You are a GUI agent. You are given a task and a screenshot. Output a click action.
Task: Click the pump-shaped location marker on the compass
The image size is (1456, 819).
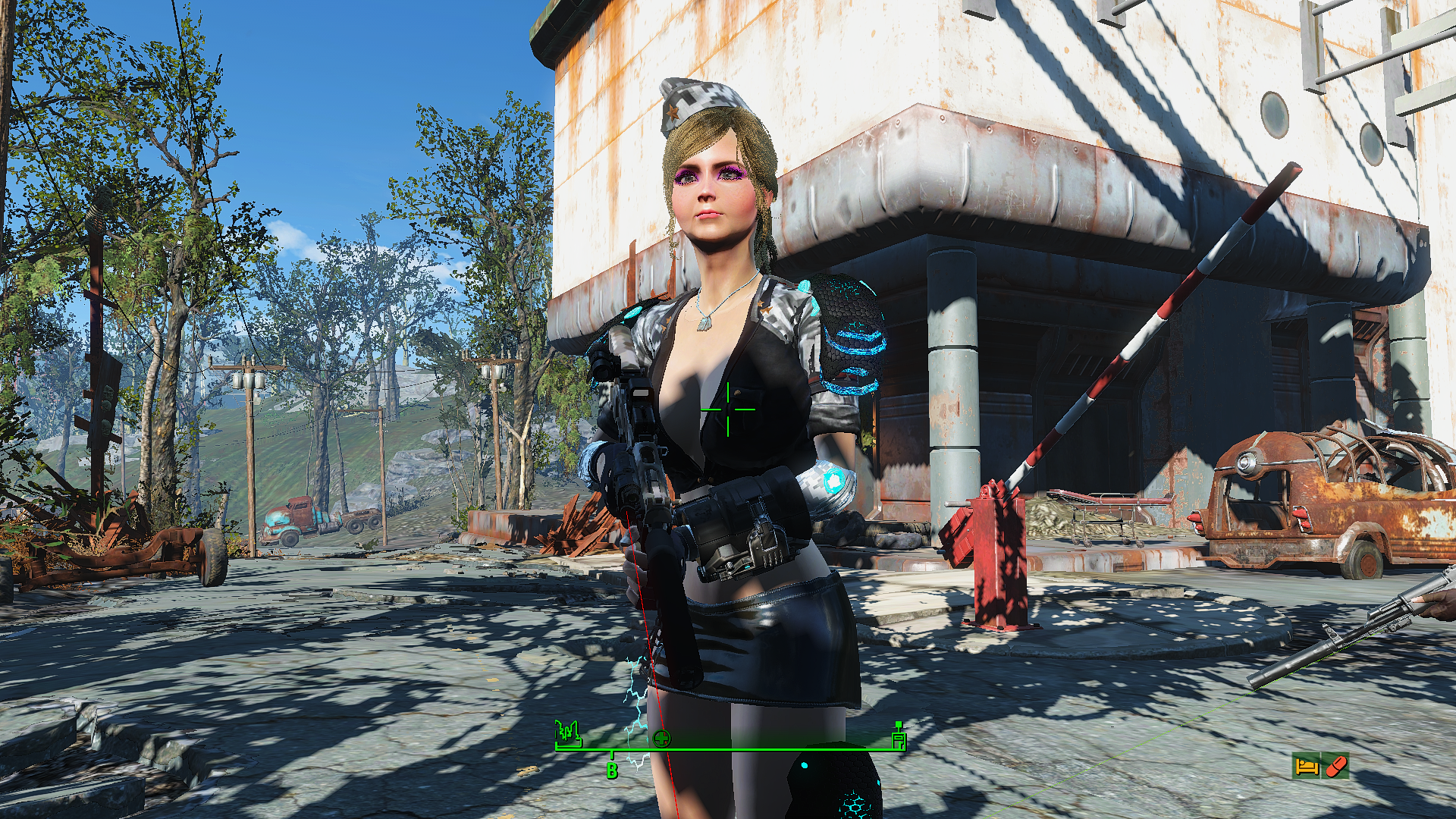898,736
